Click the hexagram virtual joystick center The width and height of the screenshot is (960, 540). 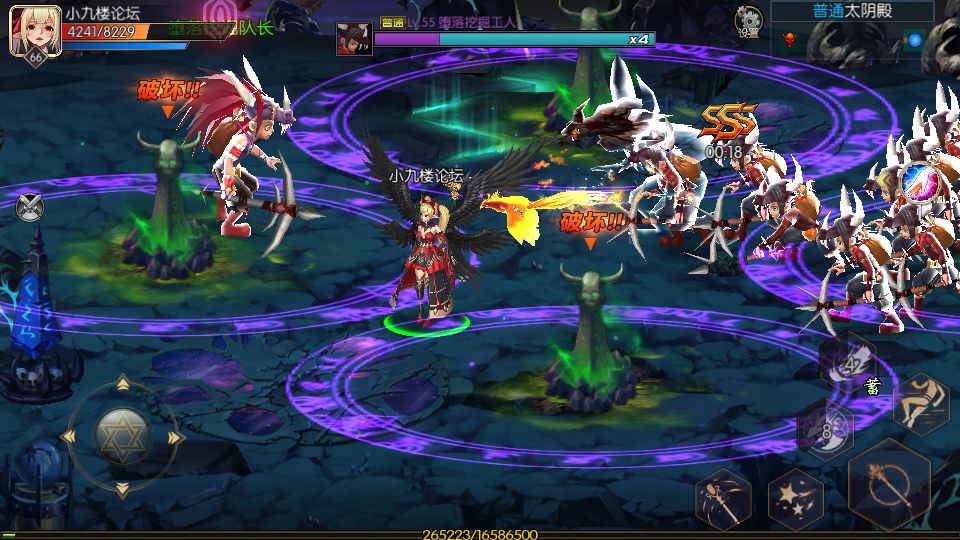122,437
